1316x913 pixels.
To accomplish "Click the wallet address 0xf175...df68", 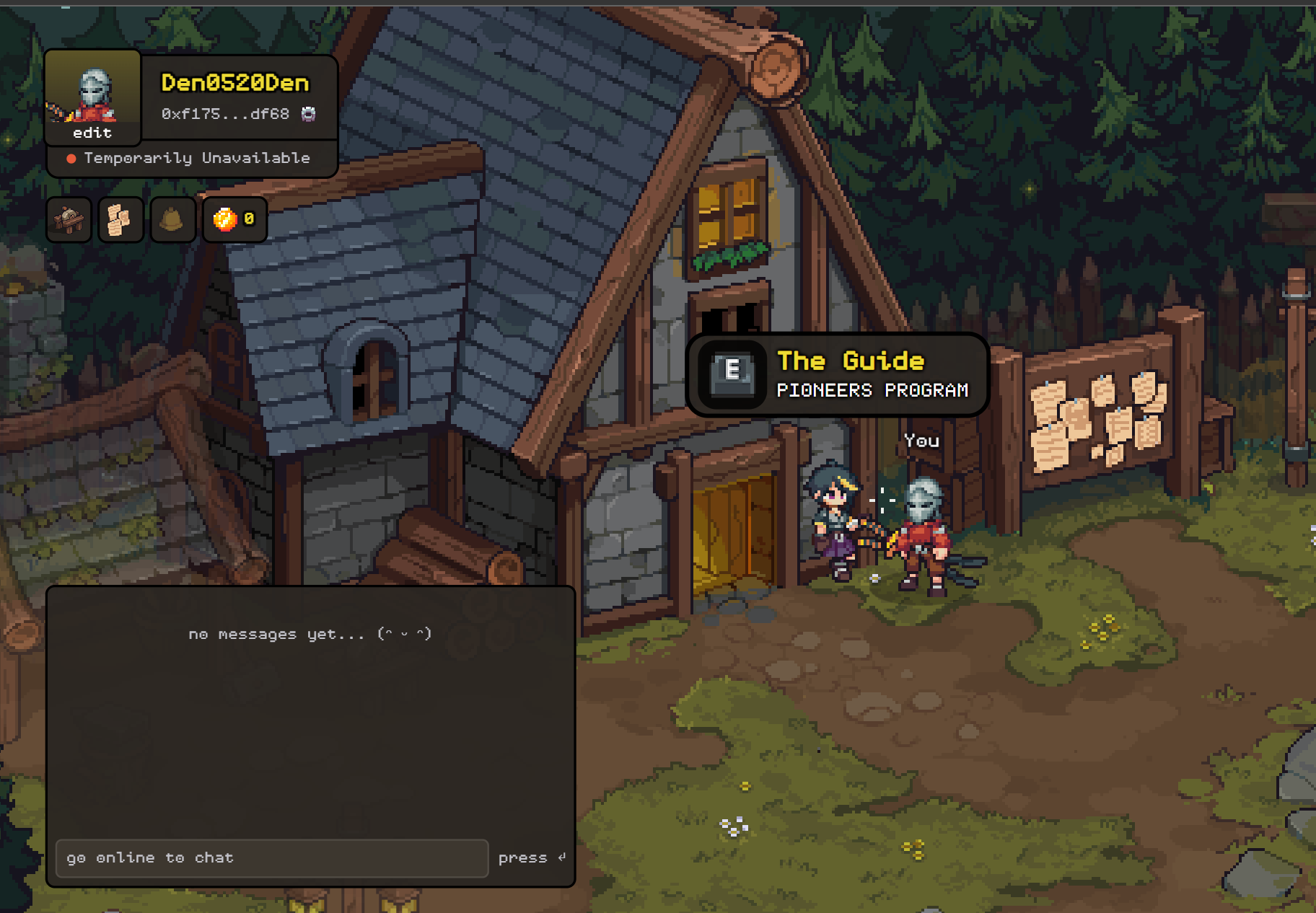I will click(x=225, y=114).
